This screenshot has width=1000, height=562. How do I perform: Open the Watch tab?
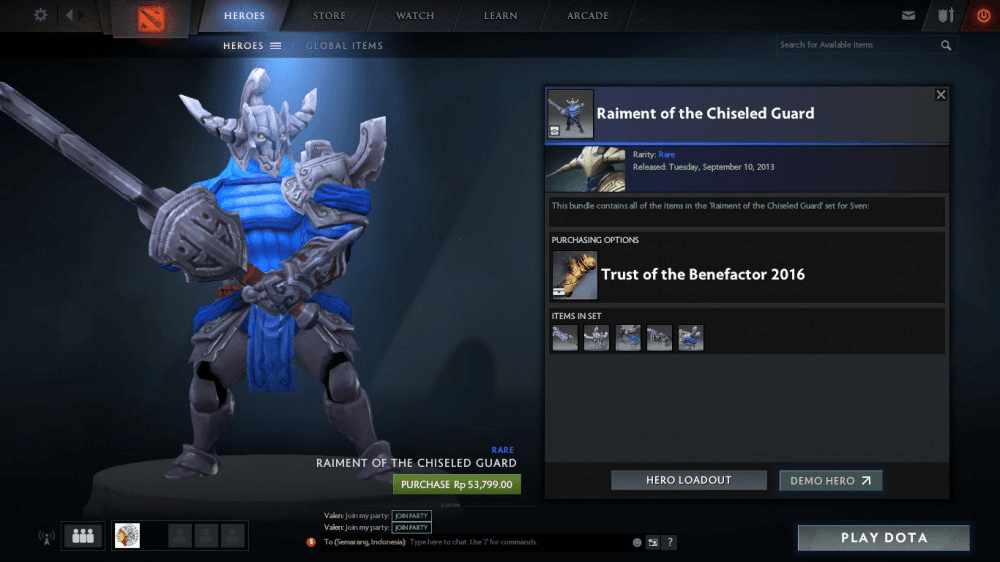(x=415, y=16)
